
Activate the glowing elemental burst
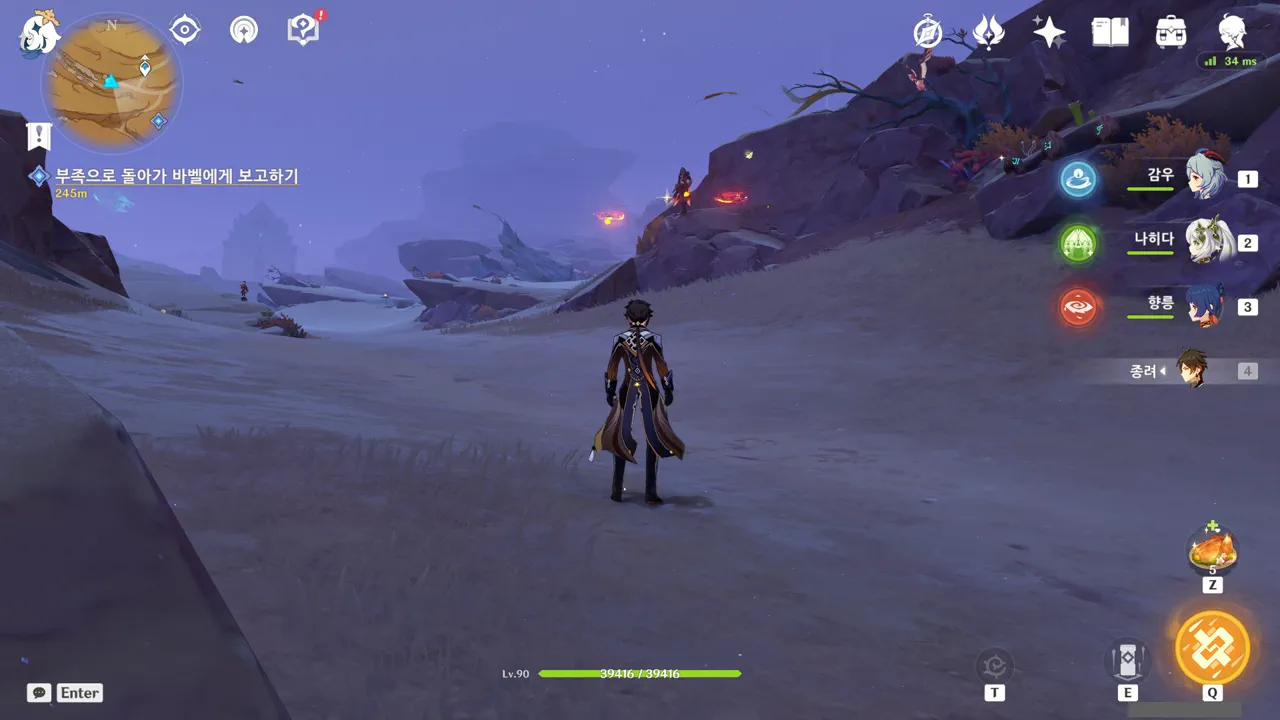[x=1212, y=647]
